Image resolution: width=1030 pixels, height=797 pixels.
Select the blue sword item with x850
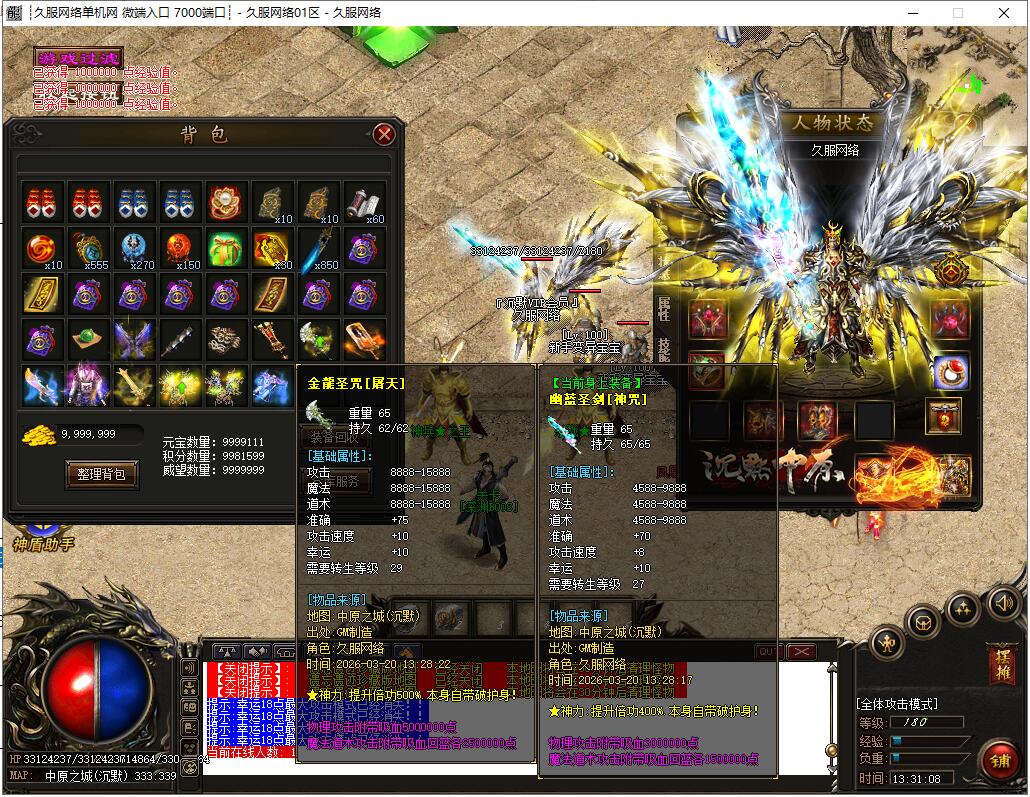pyautogui.click(x=318, y=248)
